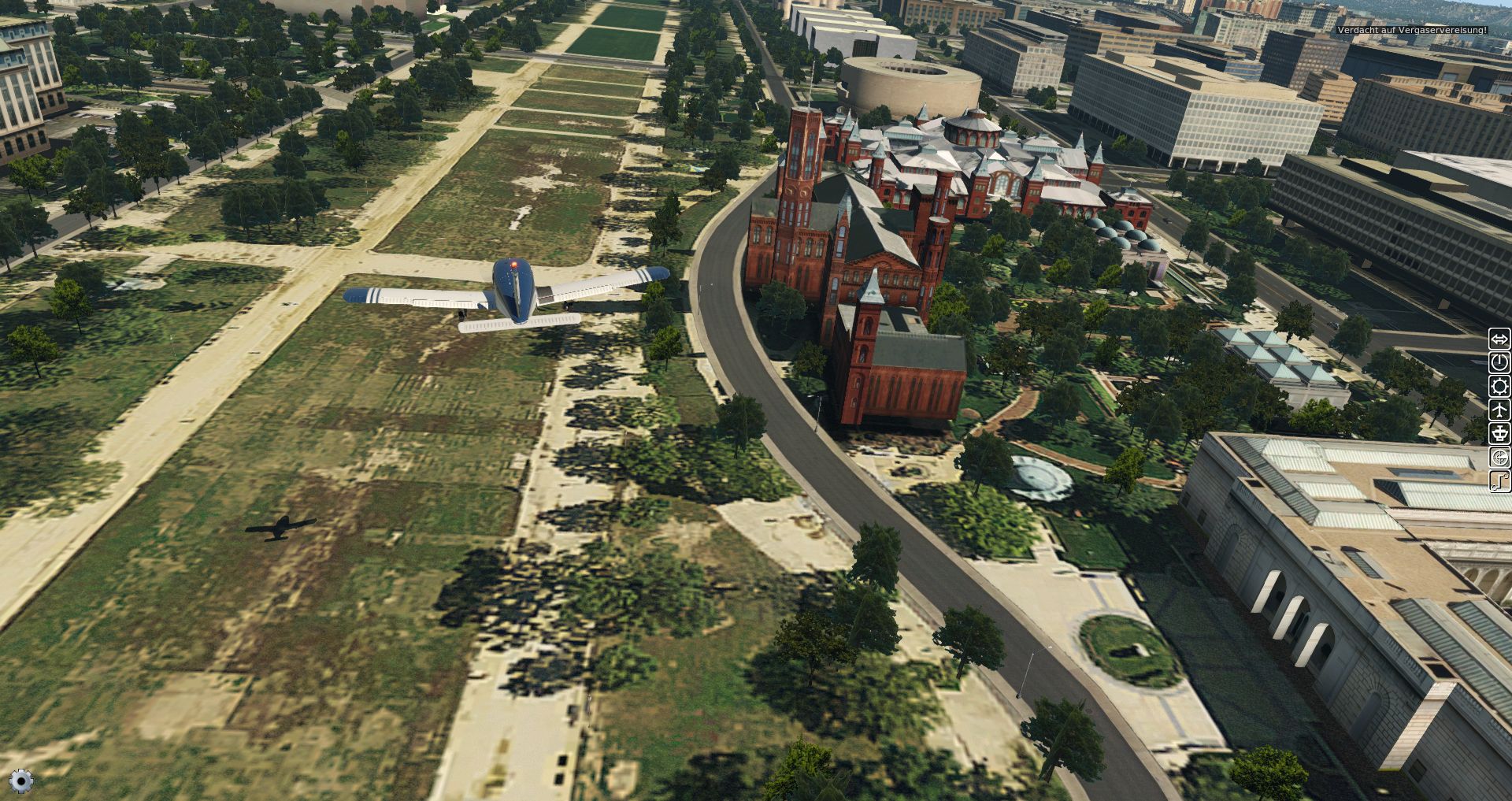Click the double-arrow icon in the side toolbar
1512x801 pixels.
(1499, 339)
